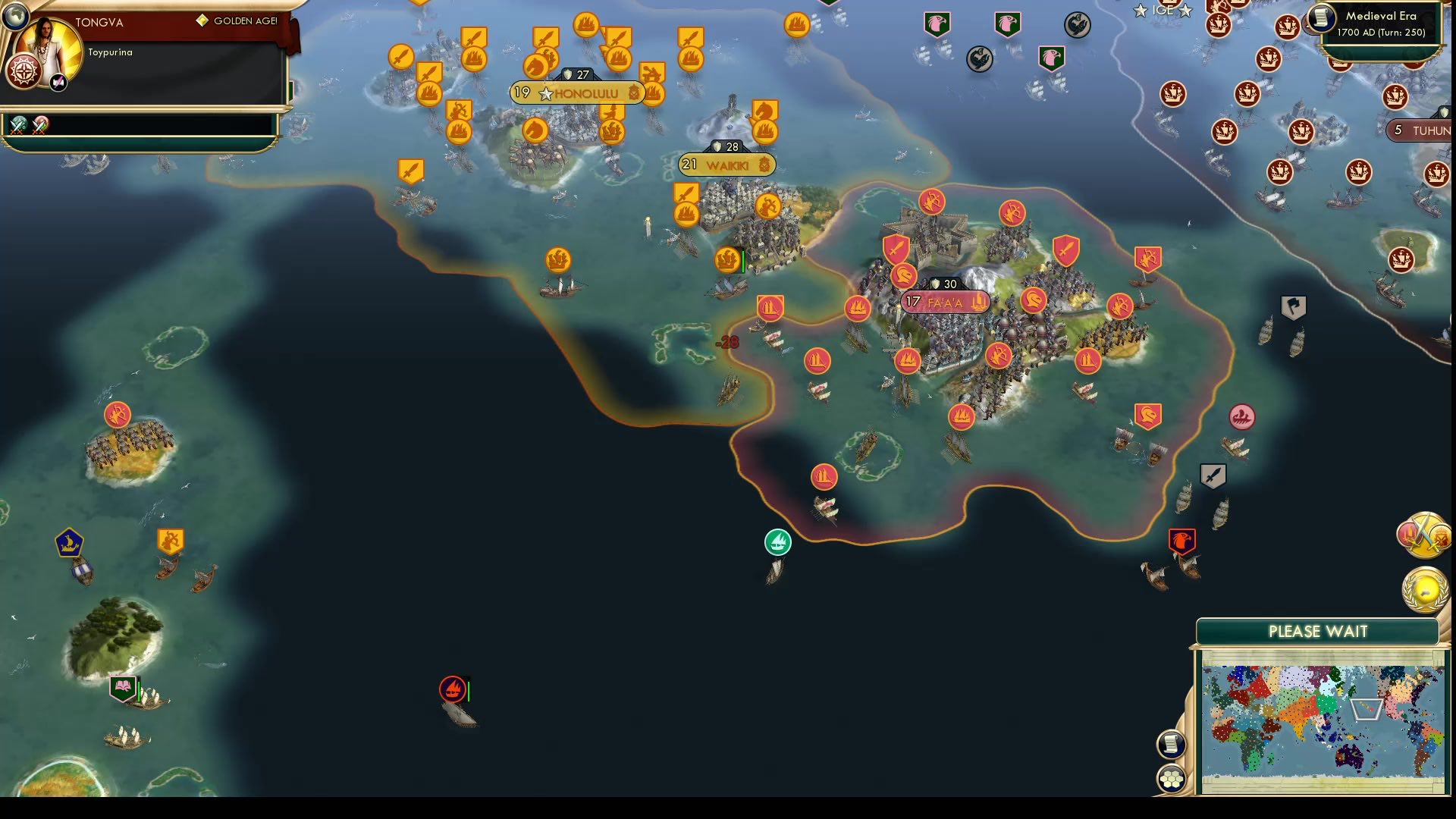The height and width of the screenshot is (819, 1456).
Task: Click the Fa'a'a city banner
Action: click(943, 301)
